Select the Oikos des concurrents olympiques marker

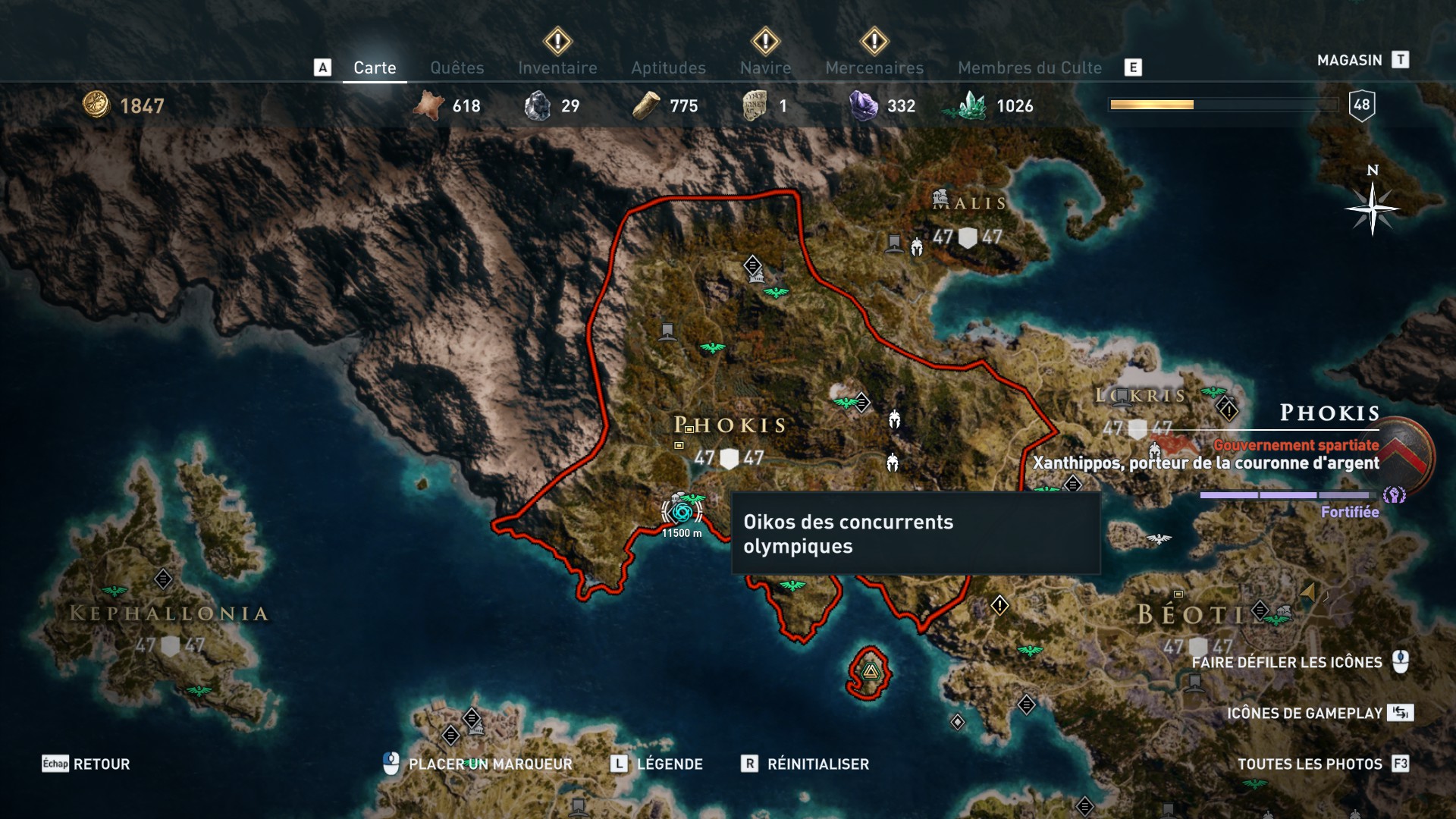click(x=682, y=513)
